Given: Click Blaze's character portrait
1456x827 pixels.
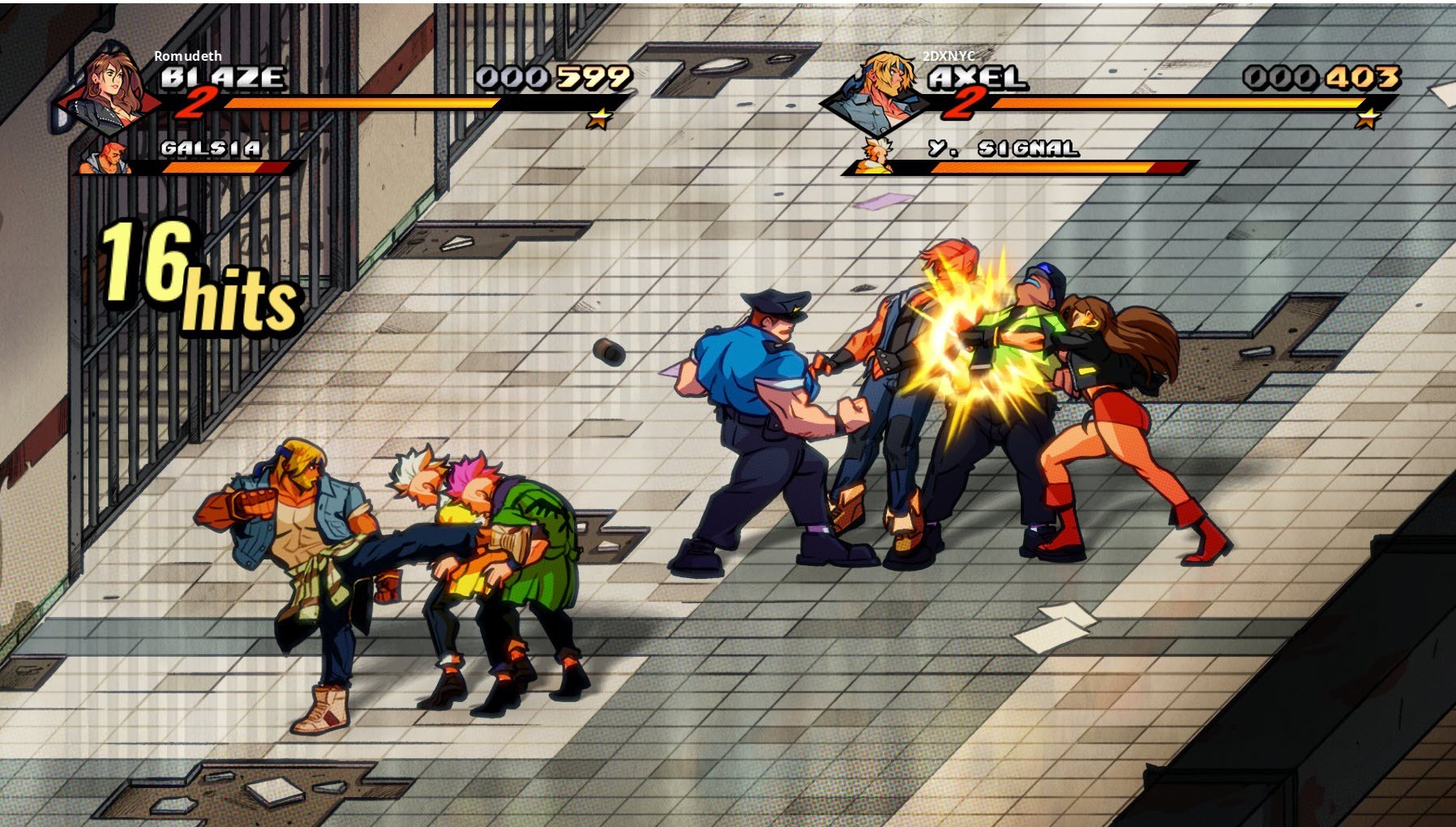Looking at the screenshot, I should tap(105, 89).
